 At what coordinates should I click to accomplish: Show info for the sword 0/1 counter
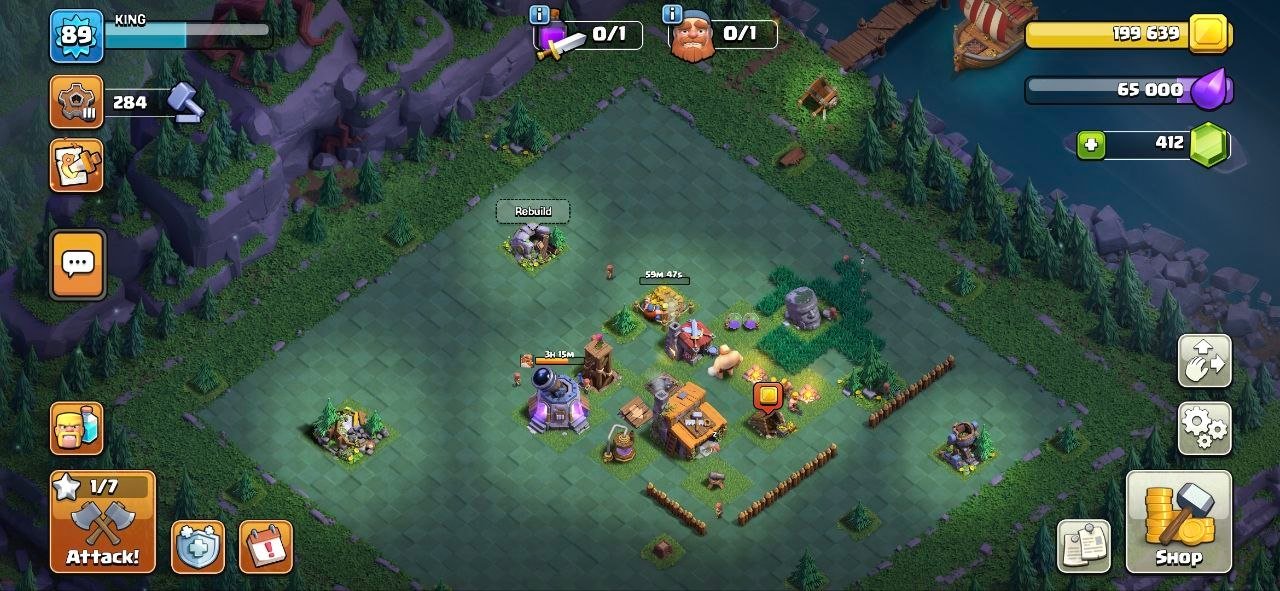click(541, 14)
